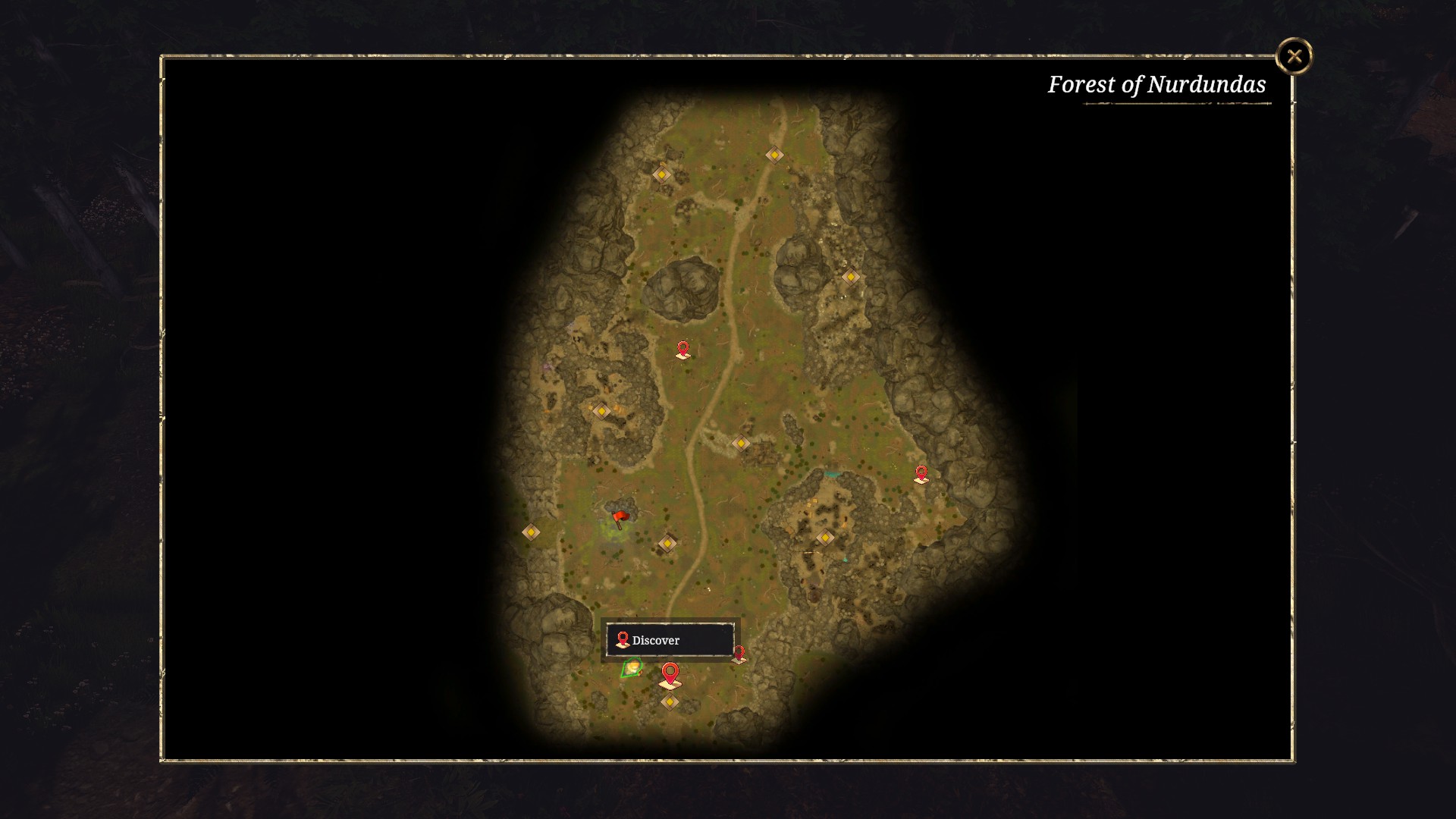This screenshot has height=819, width=1456.
Task: Close the Forest of Nurdundas map screen
Action: (1294, 55)
